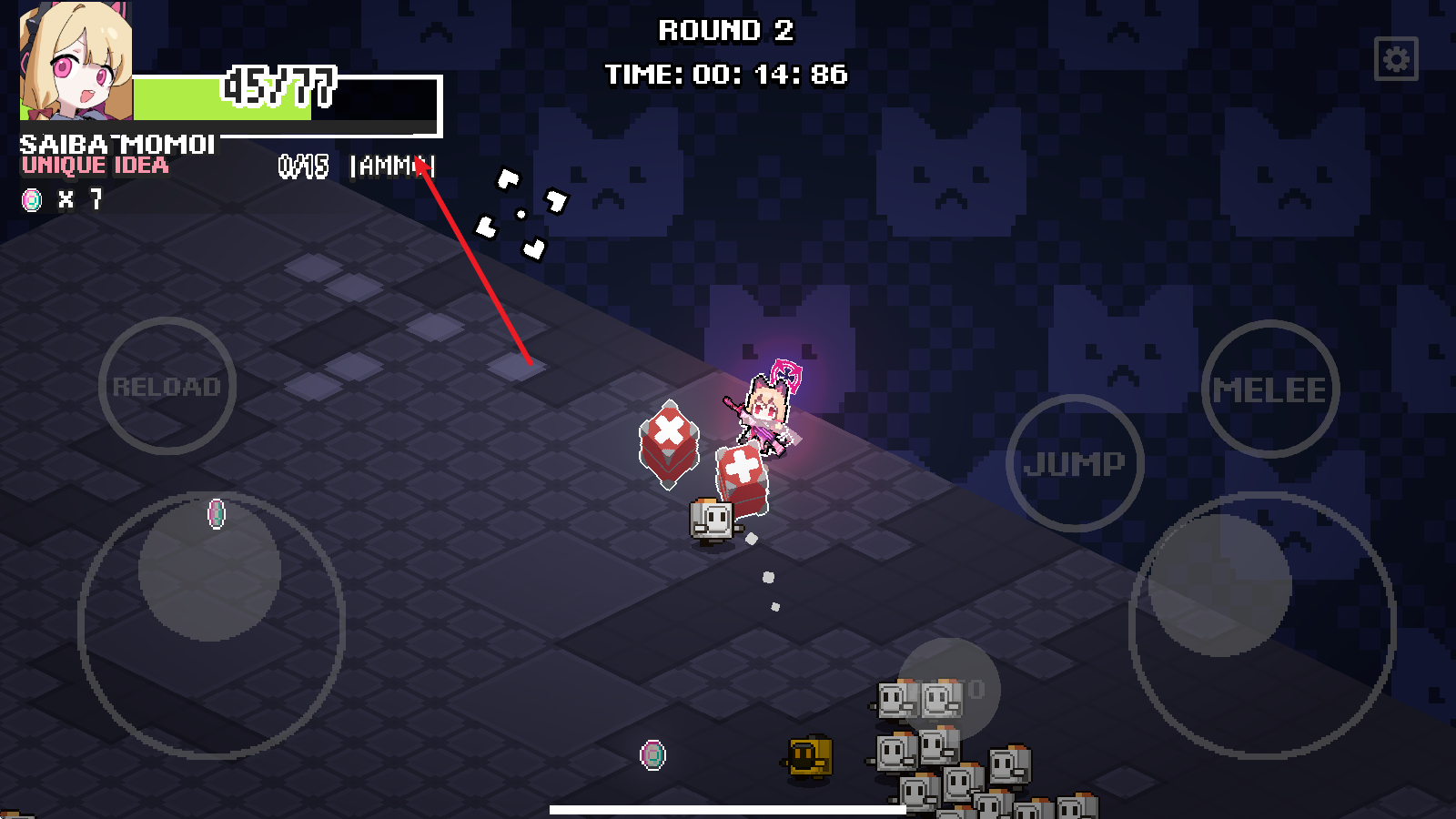
Task: Tap the RELOAD button
Action: point(167,386)
